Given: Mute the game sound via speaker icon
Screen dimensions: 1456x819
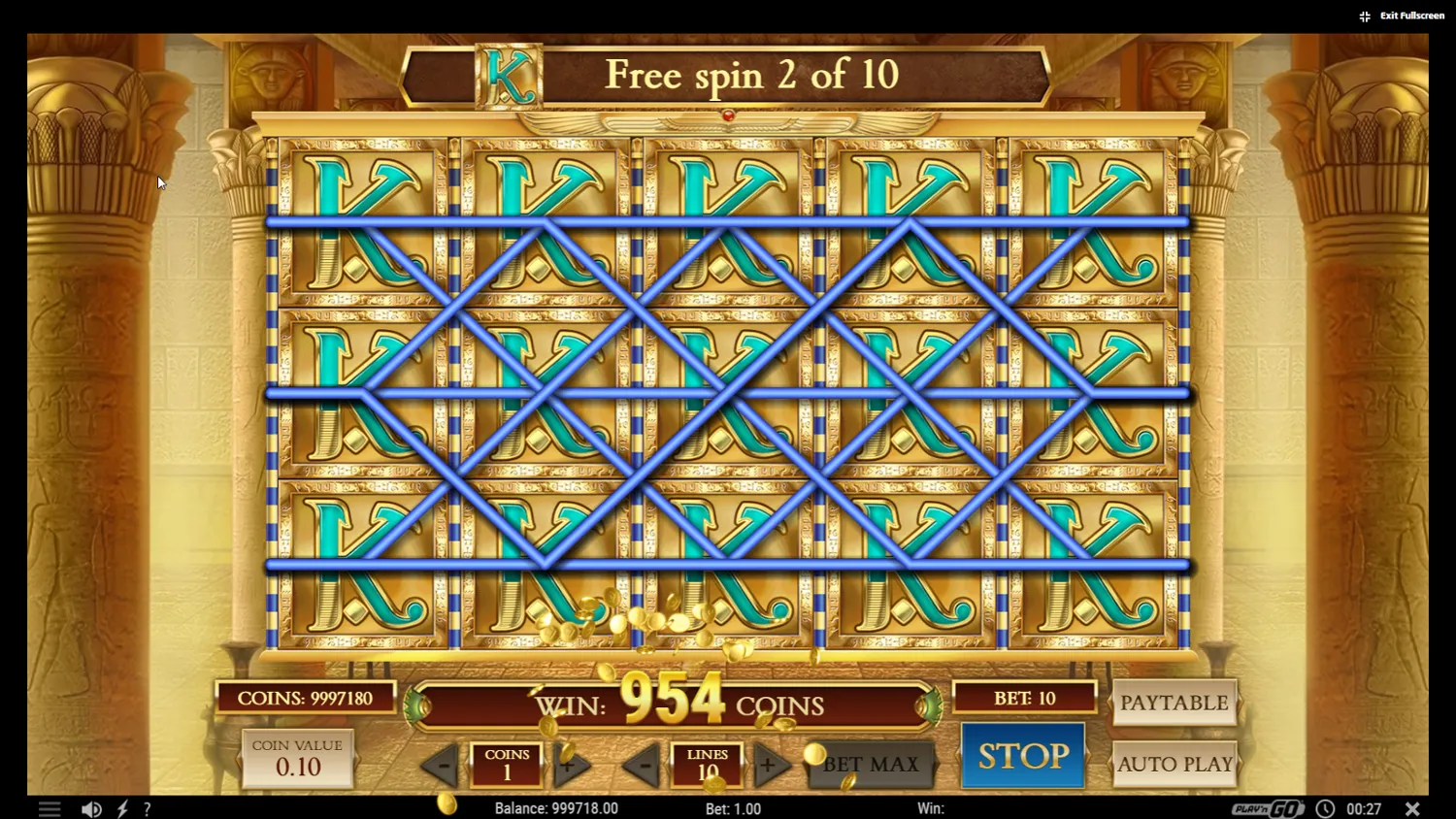Looking at the screenshot, I should coord(91,807).
